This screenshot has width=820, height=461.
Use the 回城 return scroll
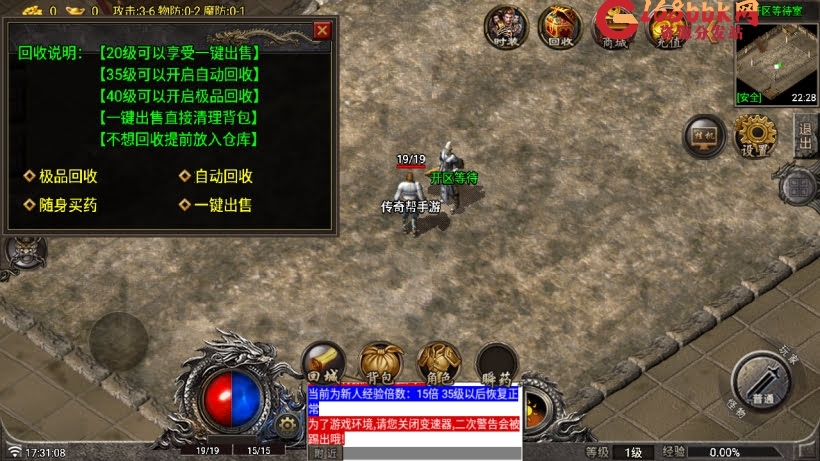coord(324,362)
